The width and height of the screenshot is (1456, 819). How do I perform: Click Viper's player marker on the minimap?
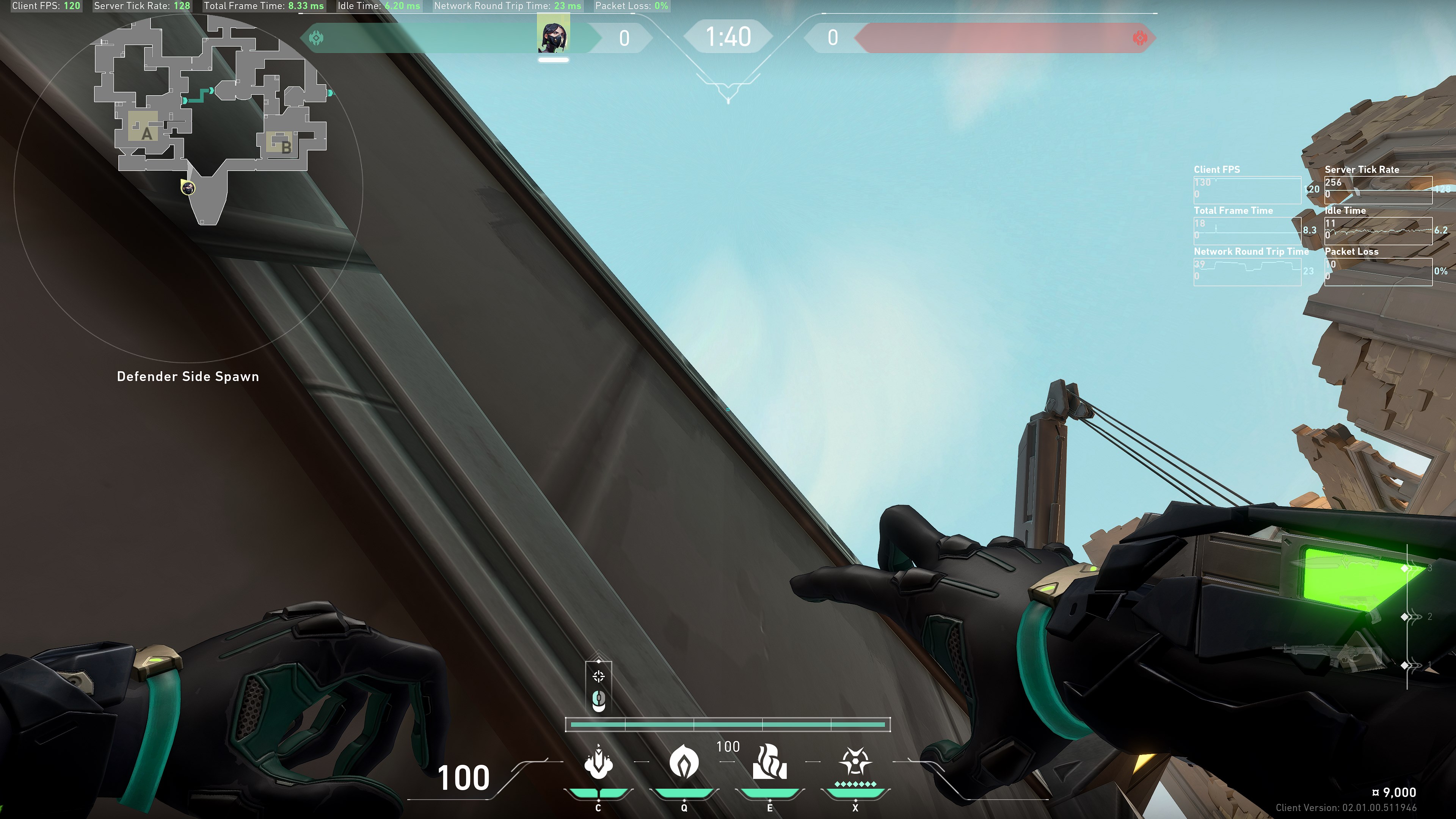pos(188,188)
